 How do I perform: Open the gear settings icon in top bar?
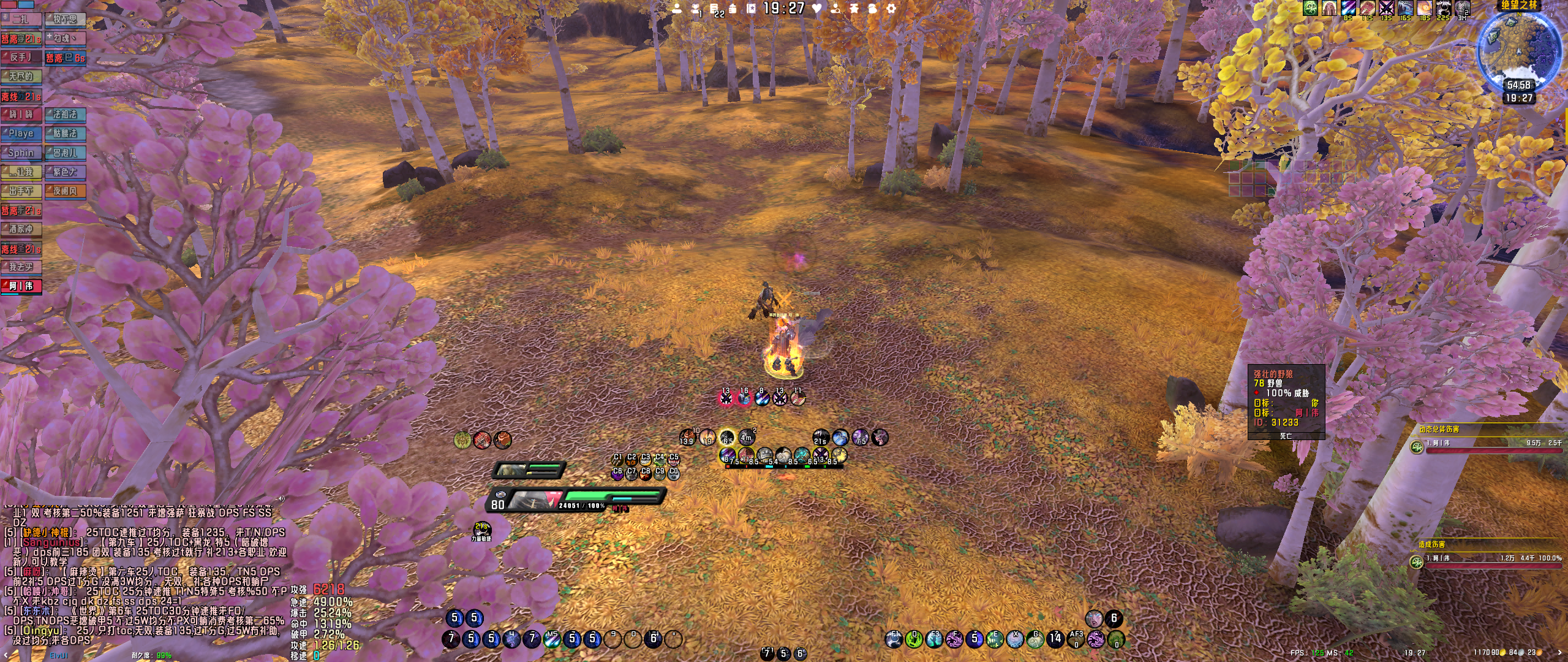[891, 9]
